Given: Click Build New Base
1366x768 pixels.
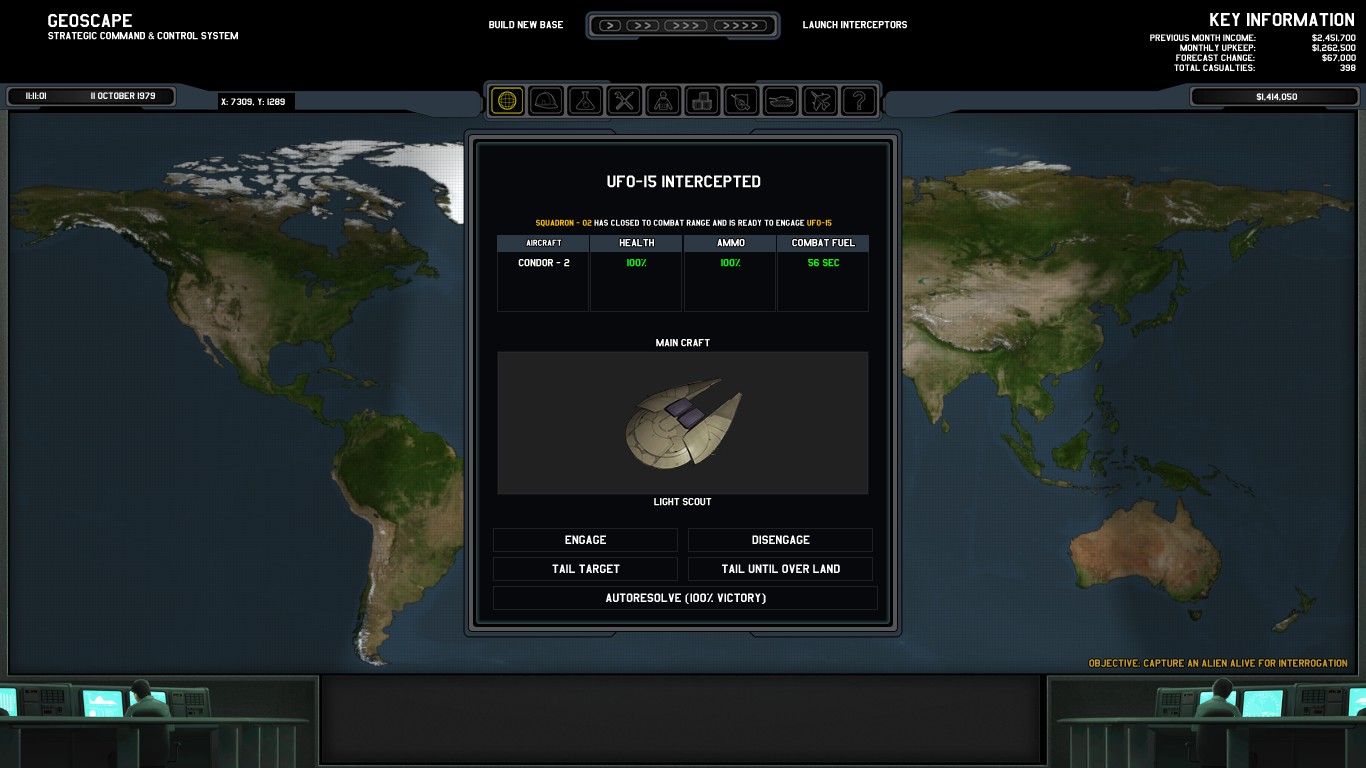Looking at the screenshot, I should (x=526, y=25).
